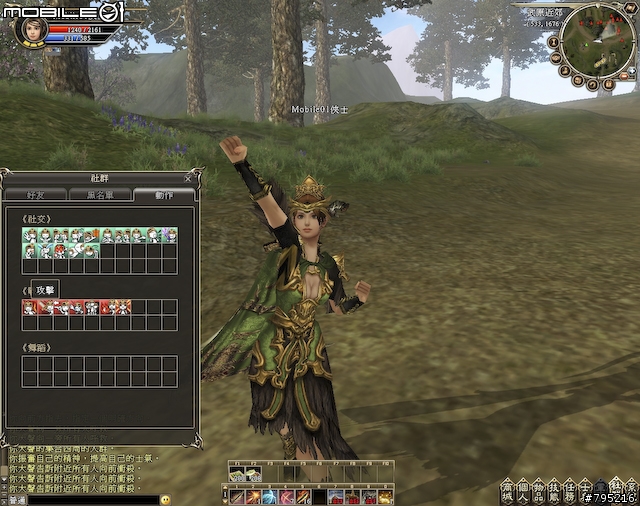Screen dimensions: 640x506
Task: Open the 商城 shop menu button
Action: (507, 491)
